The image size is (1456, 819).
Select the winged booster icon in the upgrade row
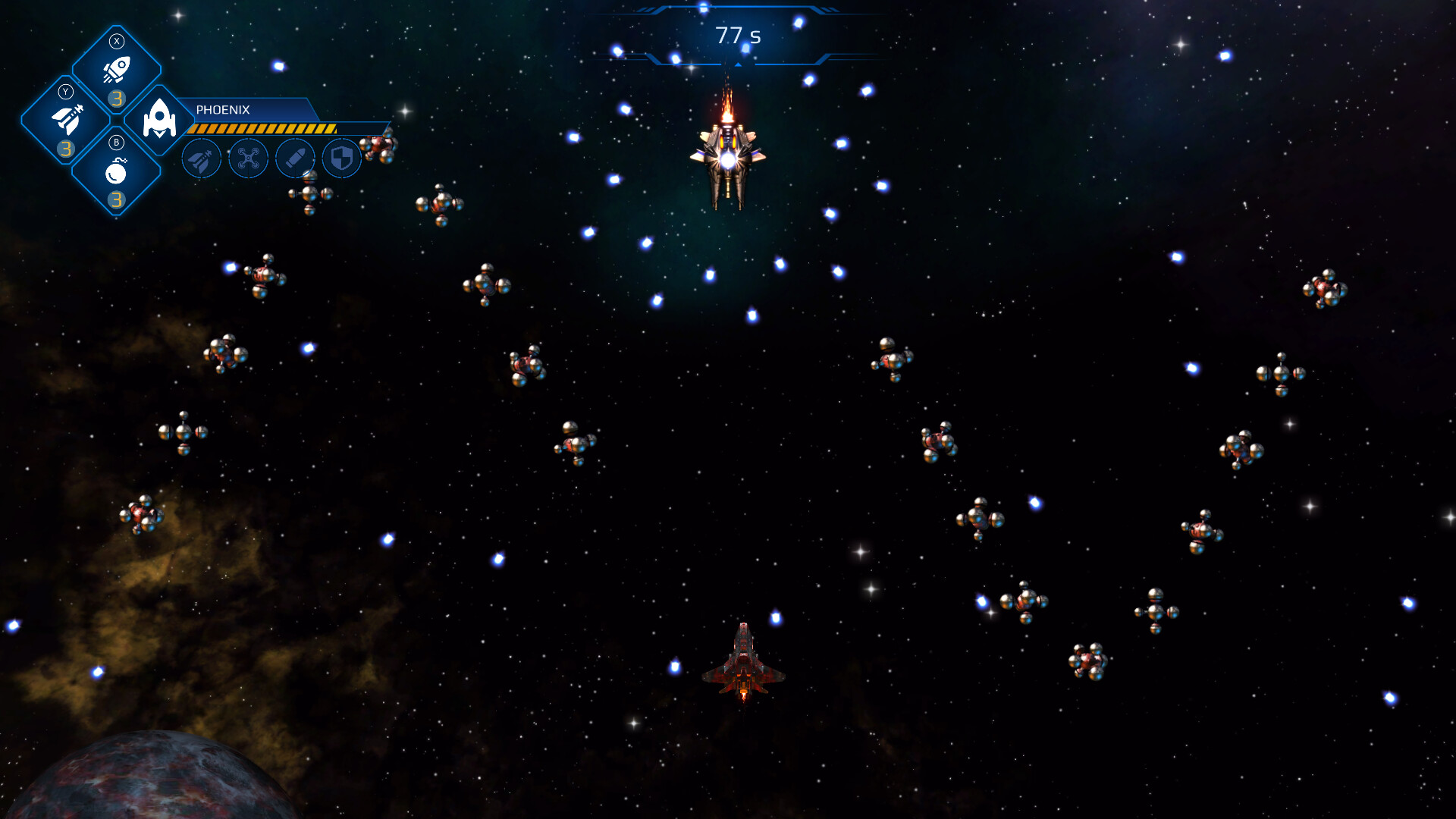point(201,158)
